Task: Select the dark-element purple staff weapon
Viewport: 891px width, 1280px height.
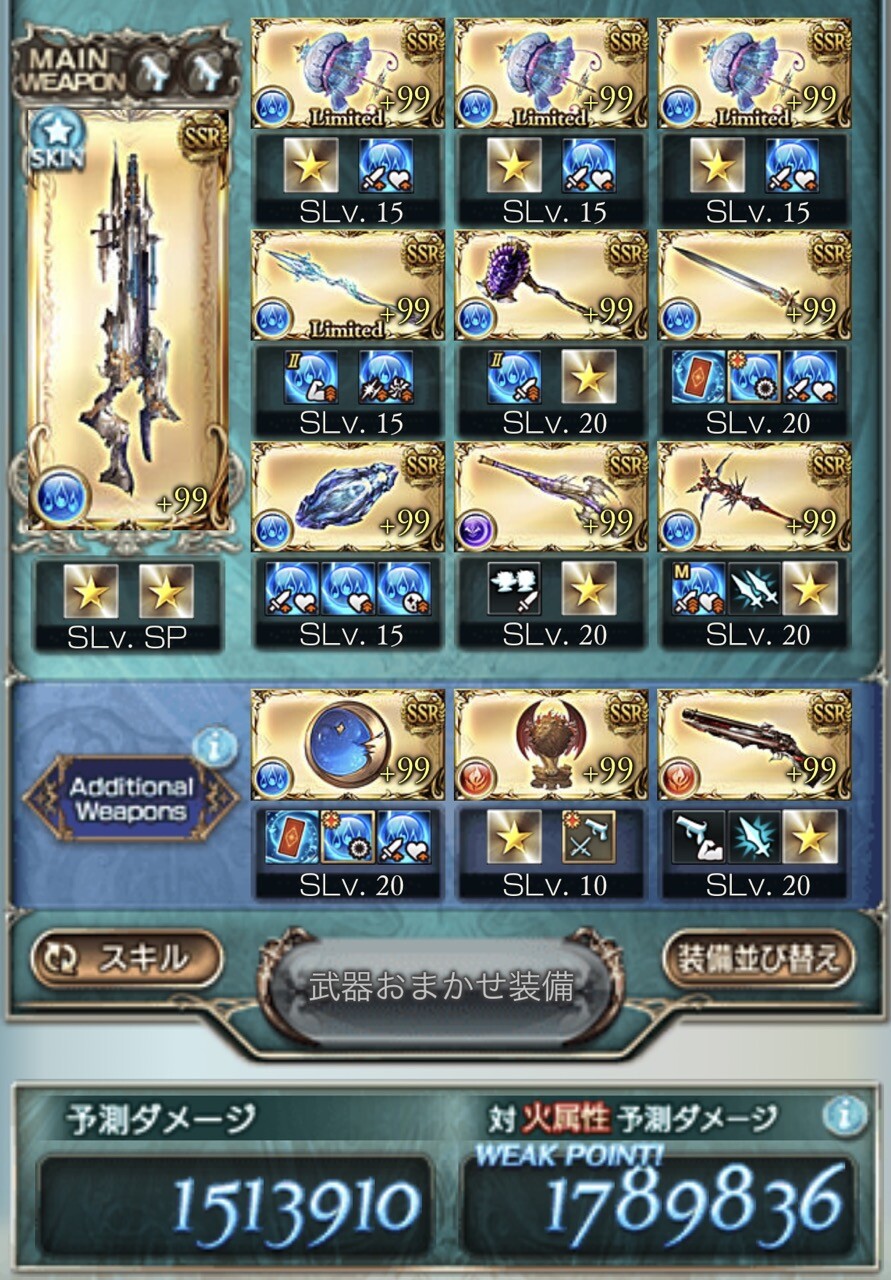Action: pyautogui.click(x=551, y=499)
